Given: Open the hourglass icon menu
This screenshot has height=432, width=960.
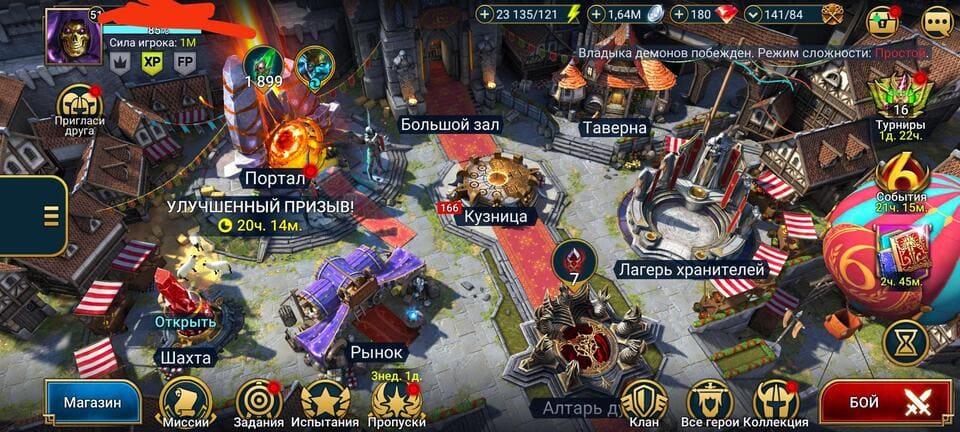Looking at the screenshot, I should pyautogui.click(x=906, y=343).
